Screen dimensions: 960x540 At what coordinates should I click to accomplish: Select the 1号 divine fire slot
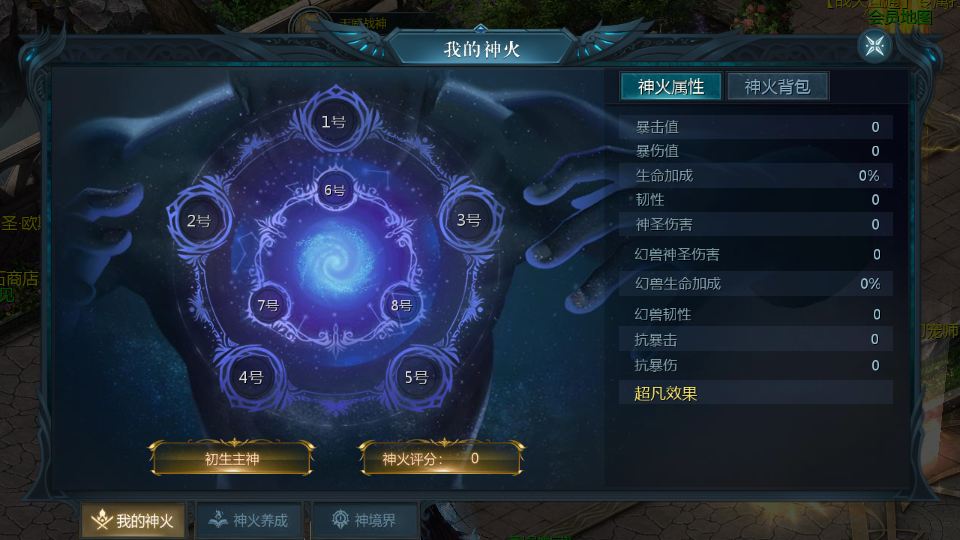tap(333, 122)
